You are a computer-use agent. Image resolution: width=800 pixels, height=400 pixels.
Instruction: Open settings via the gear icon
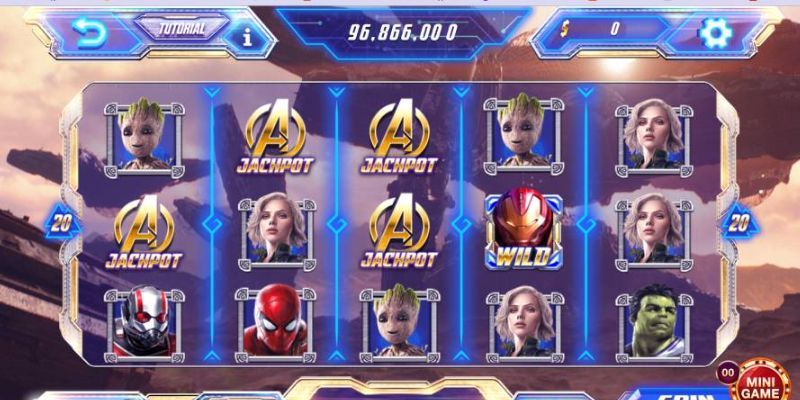[x=715, y=34]
